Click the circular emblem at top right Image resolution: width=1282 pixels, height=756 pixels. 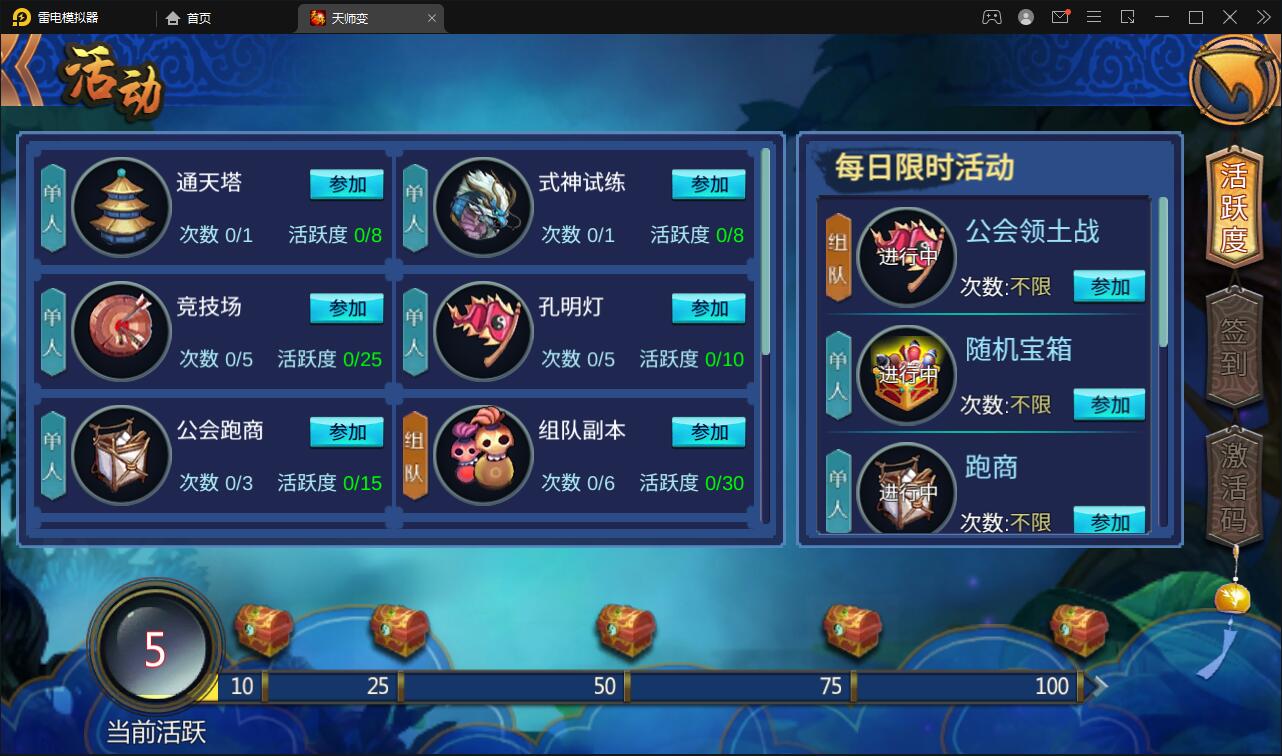tap(1233, 81)
